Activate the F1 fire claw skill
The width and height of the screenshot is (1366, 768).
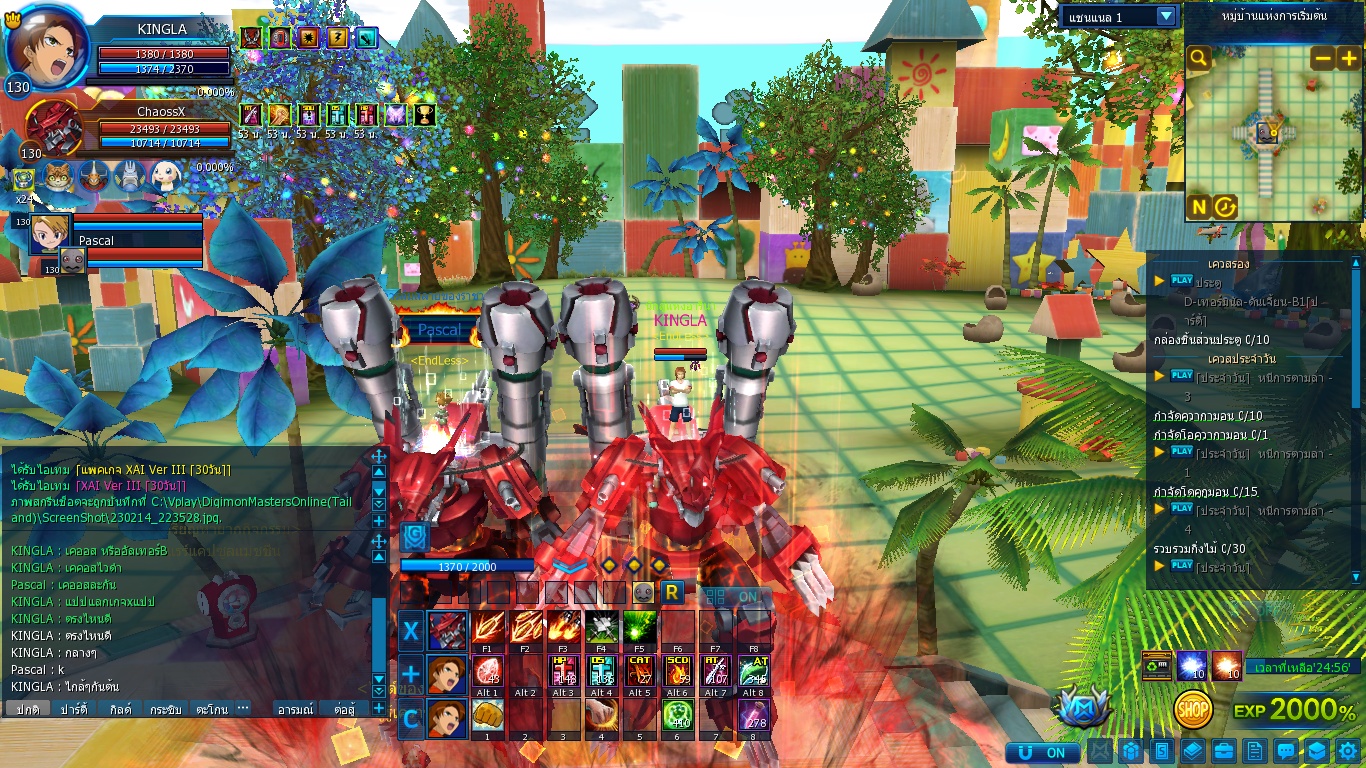tap(487, 628)
